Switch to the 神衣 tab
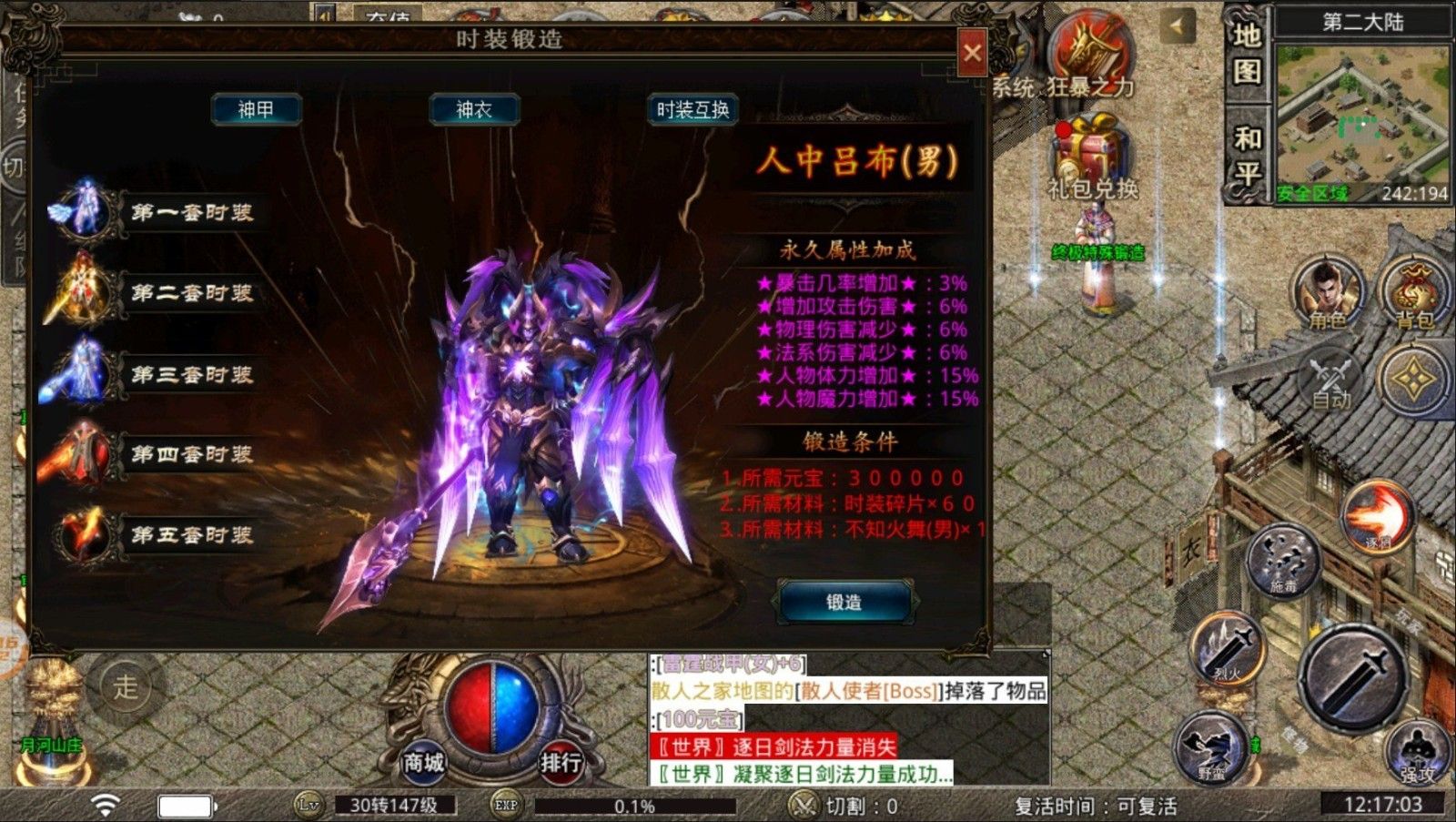1456x822 pixels. click(476, 109)
